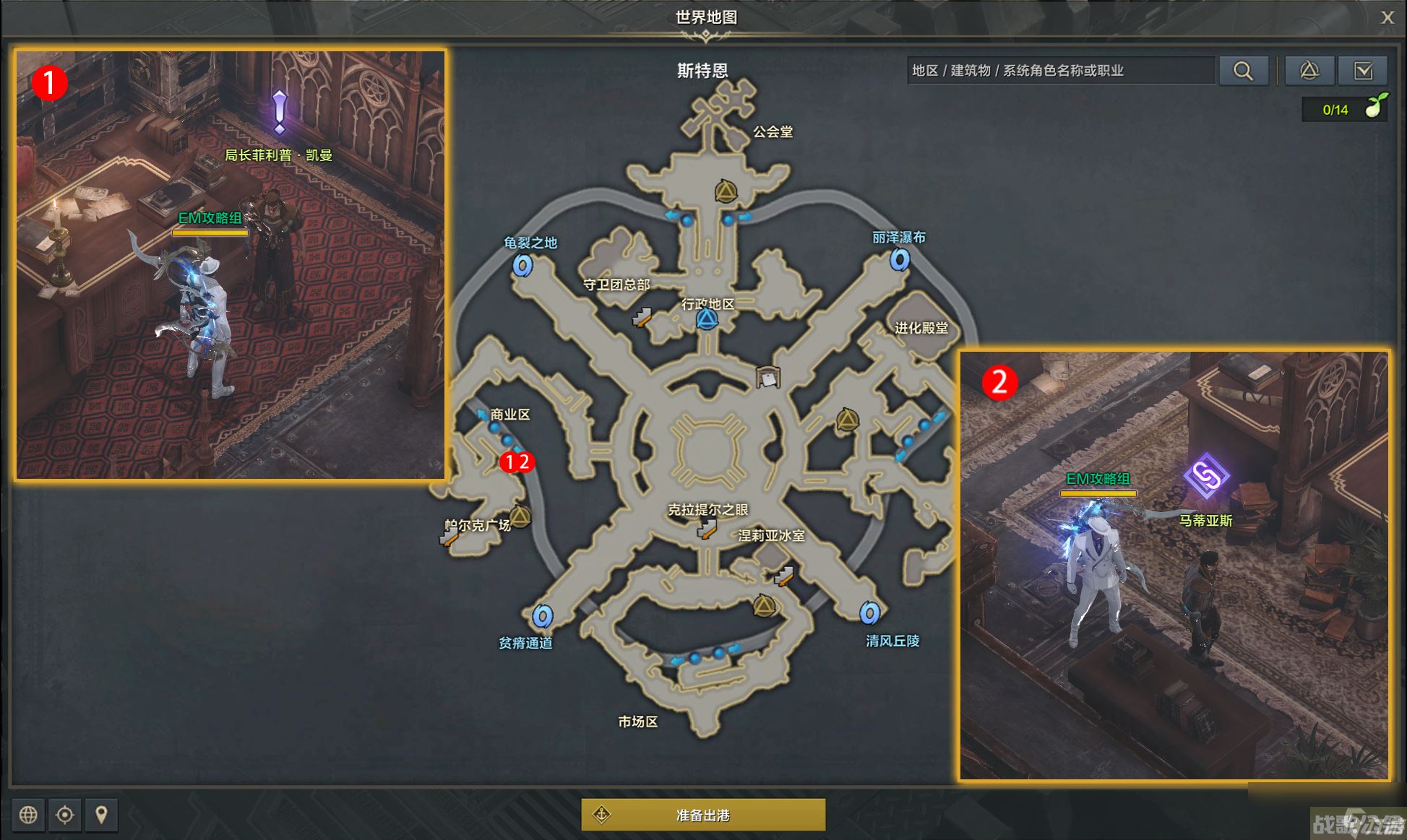Image resolution: width=1407 pixels, height=840 pixels.
Task: Click the magnifying glass search button
Action: 1243,71
